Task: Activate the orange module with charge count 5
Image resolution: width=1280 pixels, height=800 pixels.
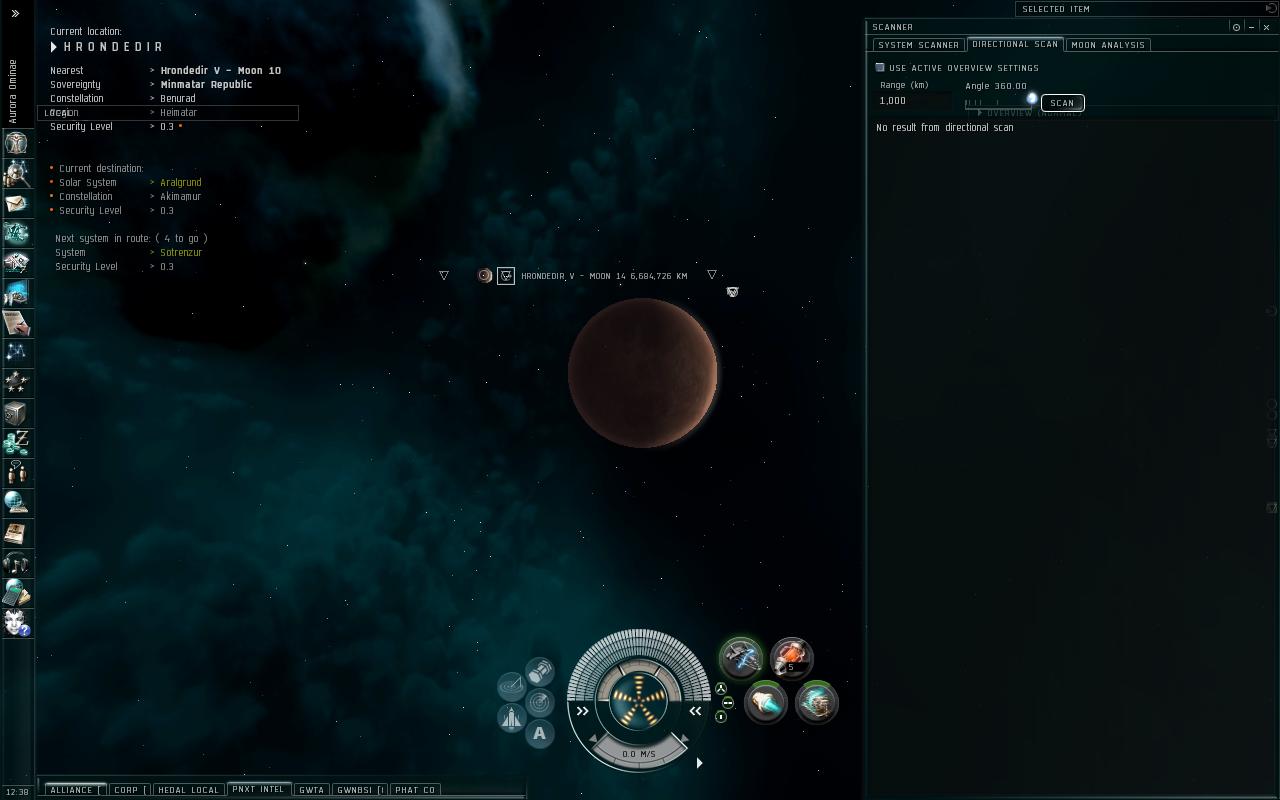Action: tap(791, 657)
